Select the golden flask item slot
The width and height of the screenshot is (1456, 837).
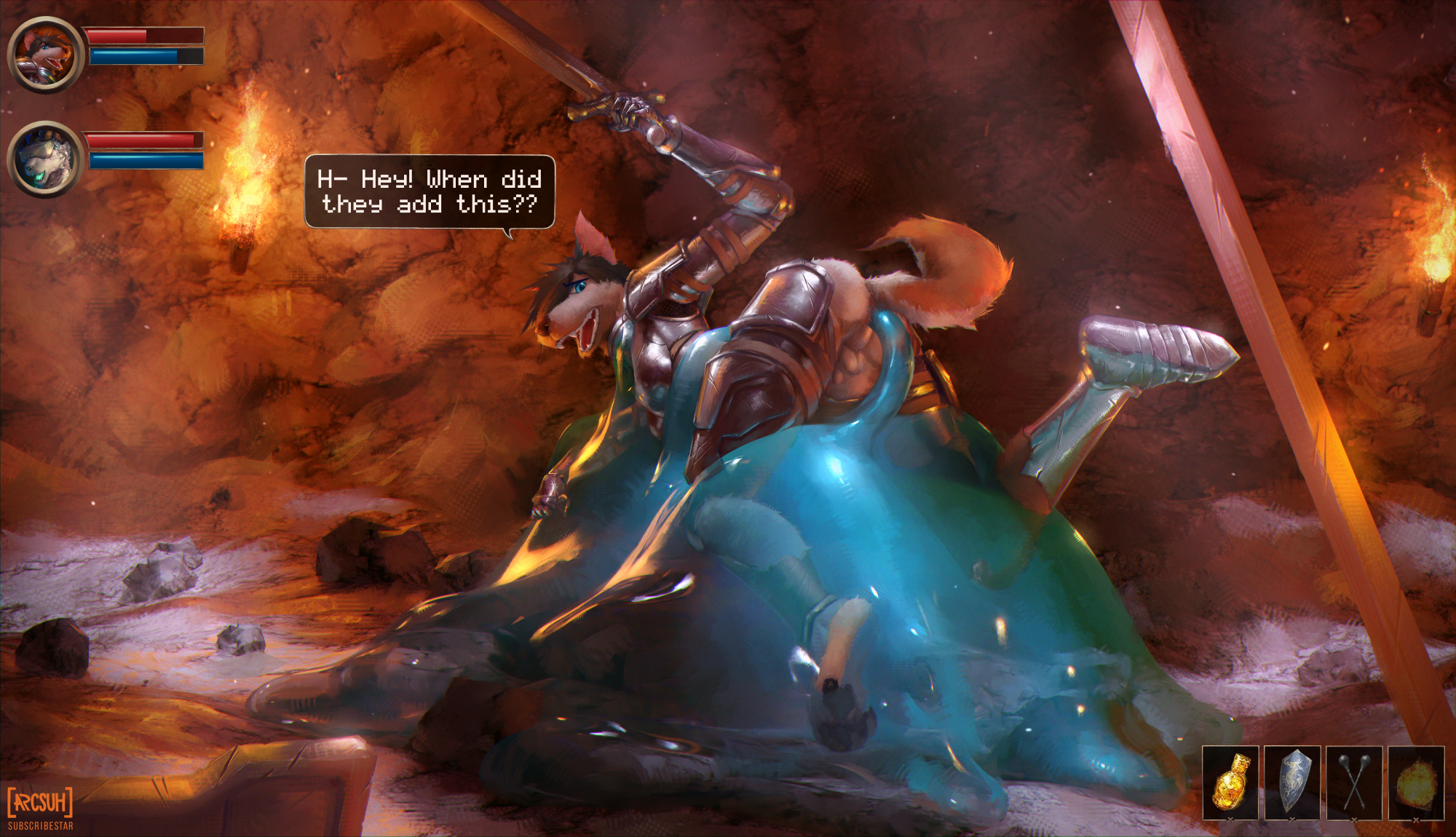1230,782
